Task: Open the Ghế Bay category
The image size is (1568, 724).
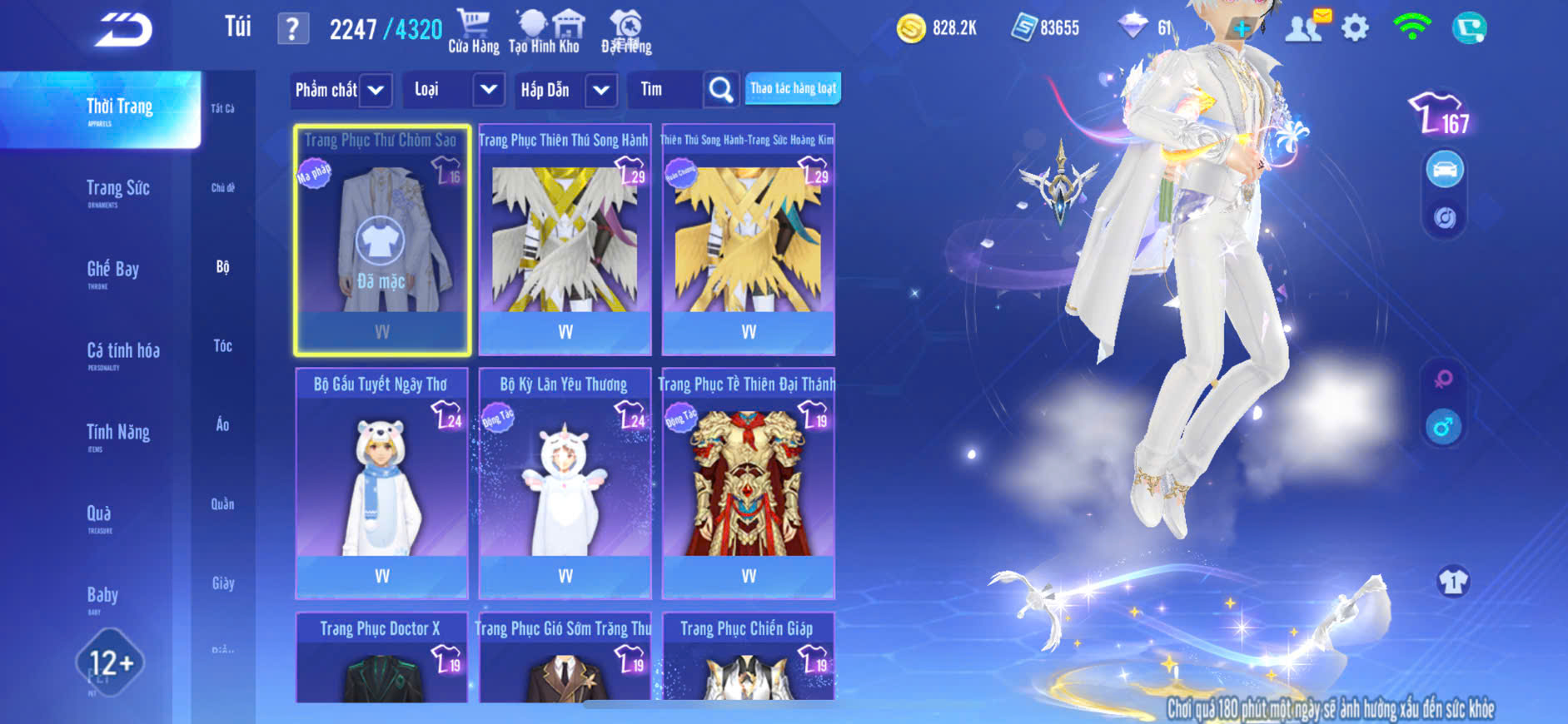Action: (x=113, y=270)
